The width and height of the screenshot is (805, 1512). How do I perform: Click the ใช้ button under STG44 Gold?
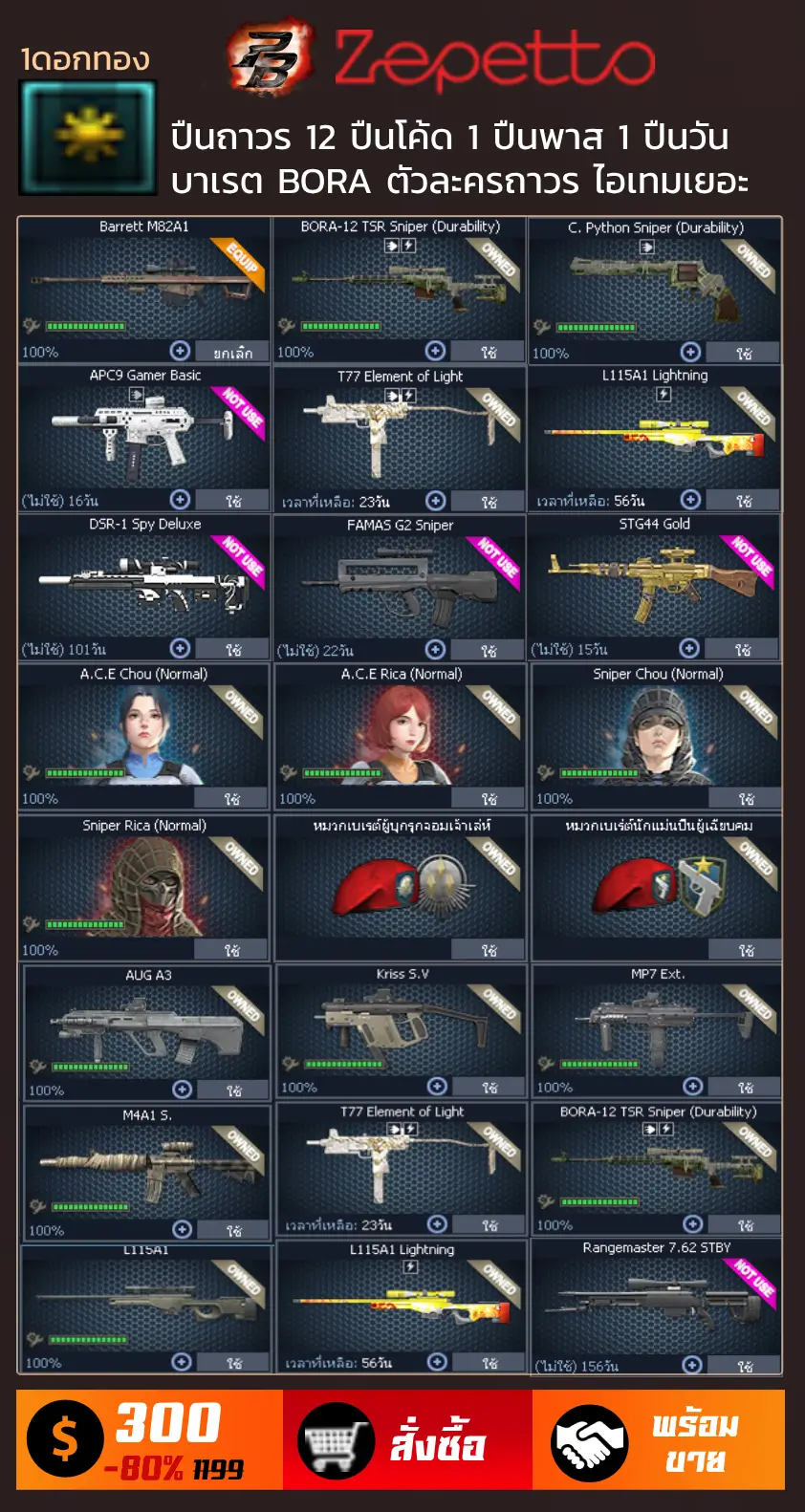(743, 650)
